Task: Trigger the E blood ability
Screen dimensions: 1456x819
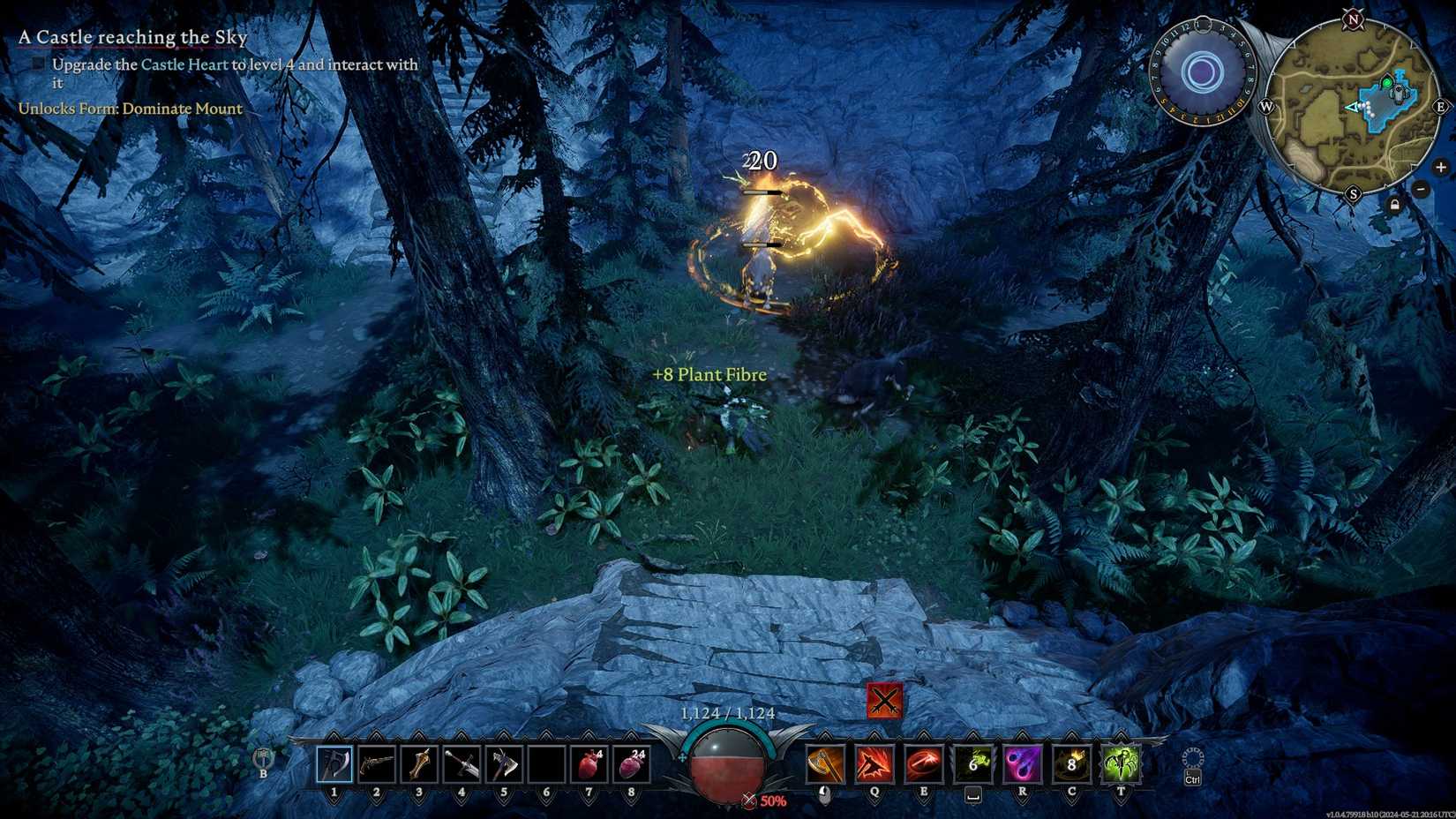Action: point(923,764)
